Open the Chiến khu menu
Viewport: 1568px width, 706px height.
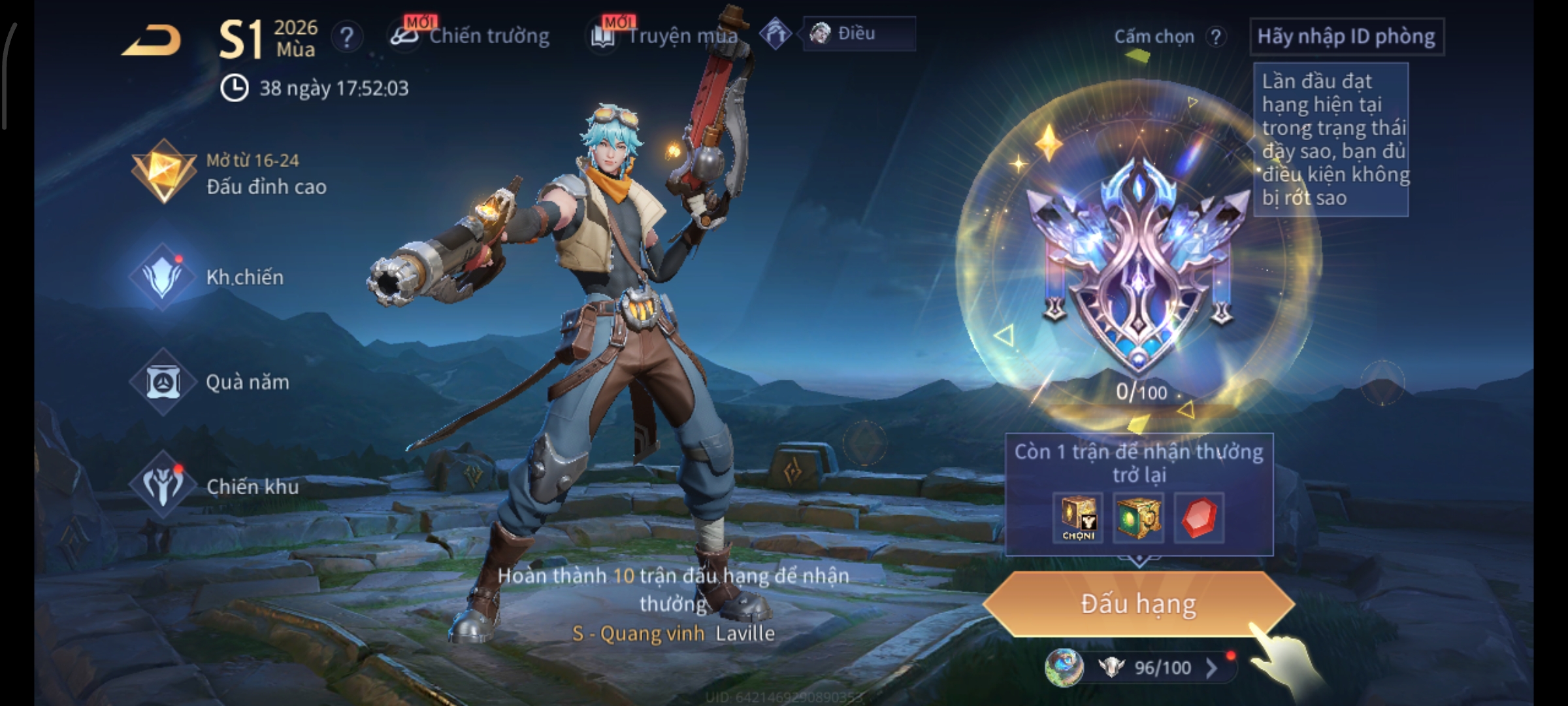216,486
